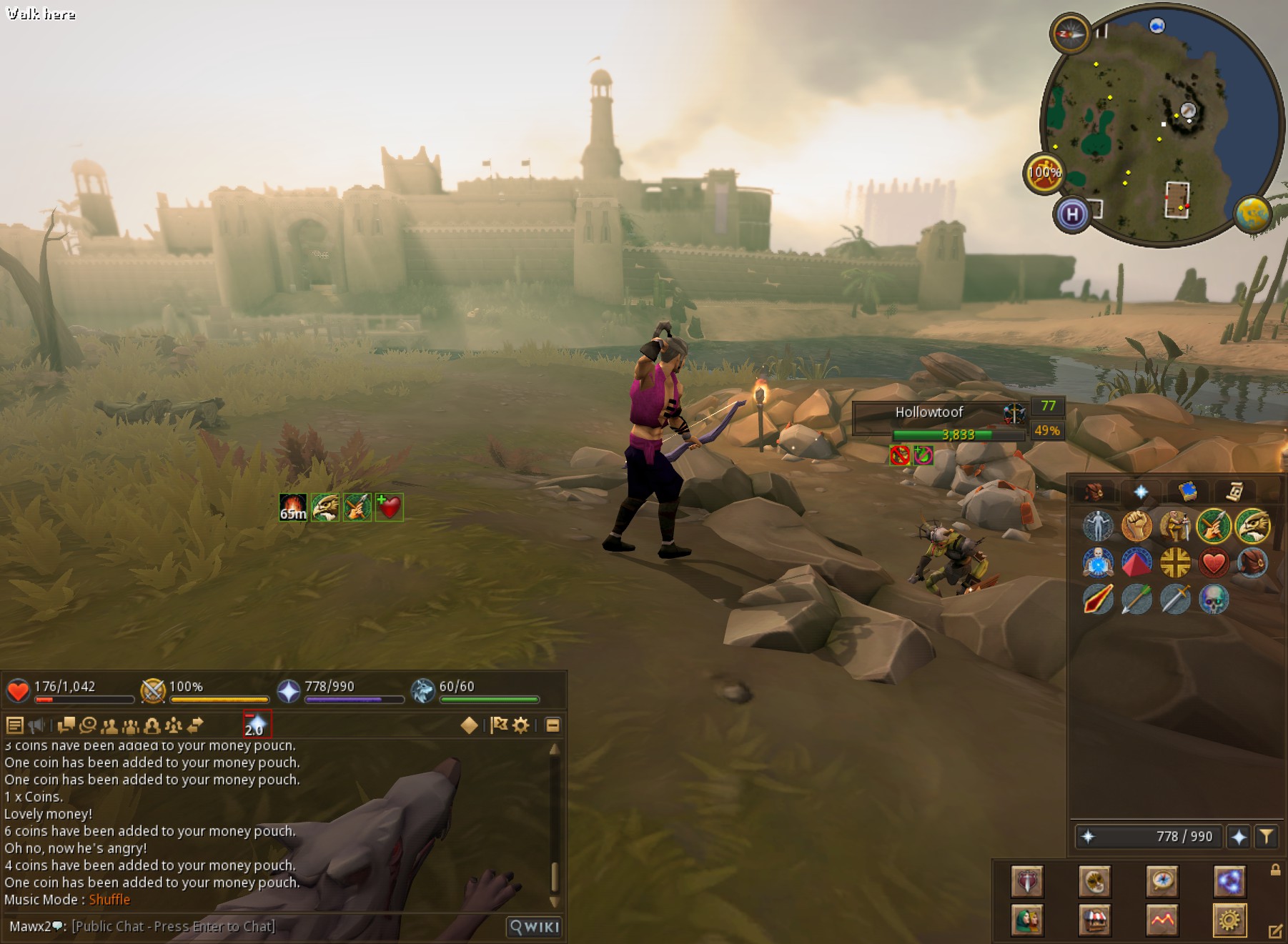Open the market stall shop menu
Image resolution: width=1288 pixels, height=944 pixels.
[1095, 920]
